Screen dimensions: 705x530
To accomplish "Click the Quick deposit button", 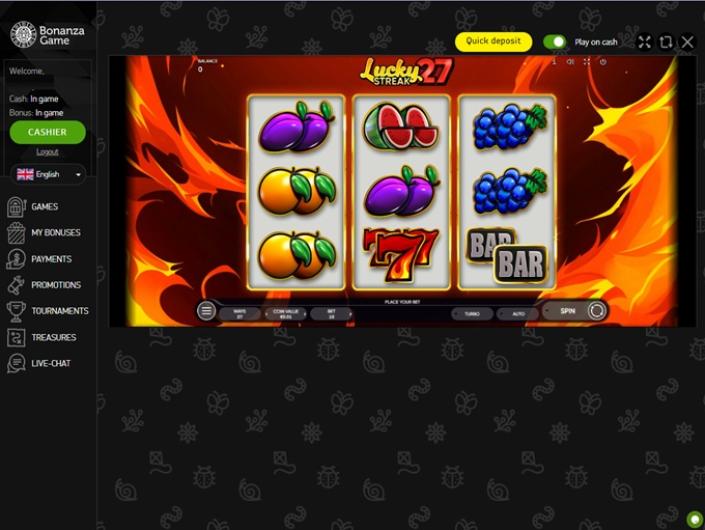I will click(x=493, y=42).
